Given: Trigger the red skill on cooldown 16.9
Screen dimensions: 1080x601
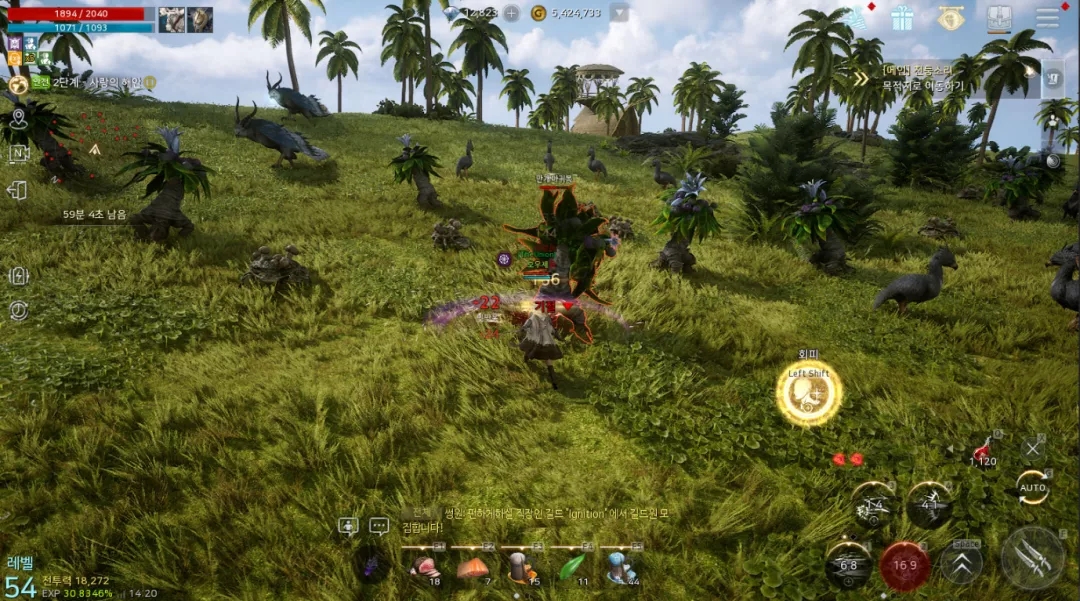Looking at the screenshot, I should (x=905, y=565).
